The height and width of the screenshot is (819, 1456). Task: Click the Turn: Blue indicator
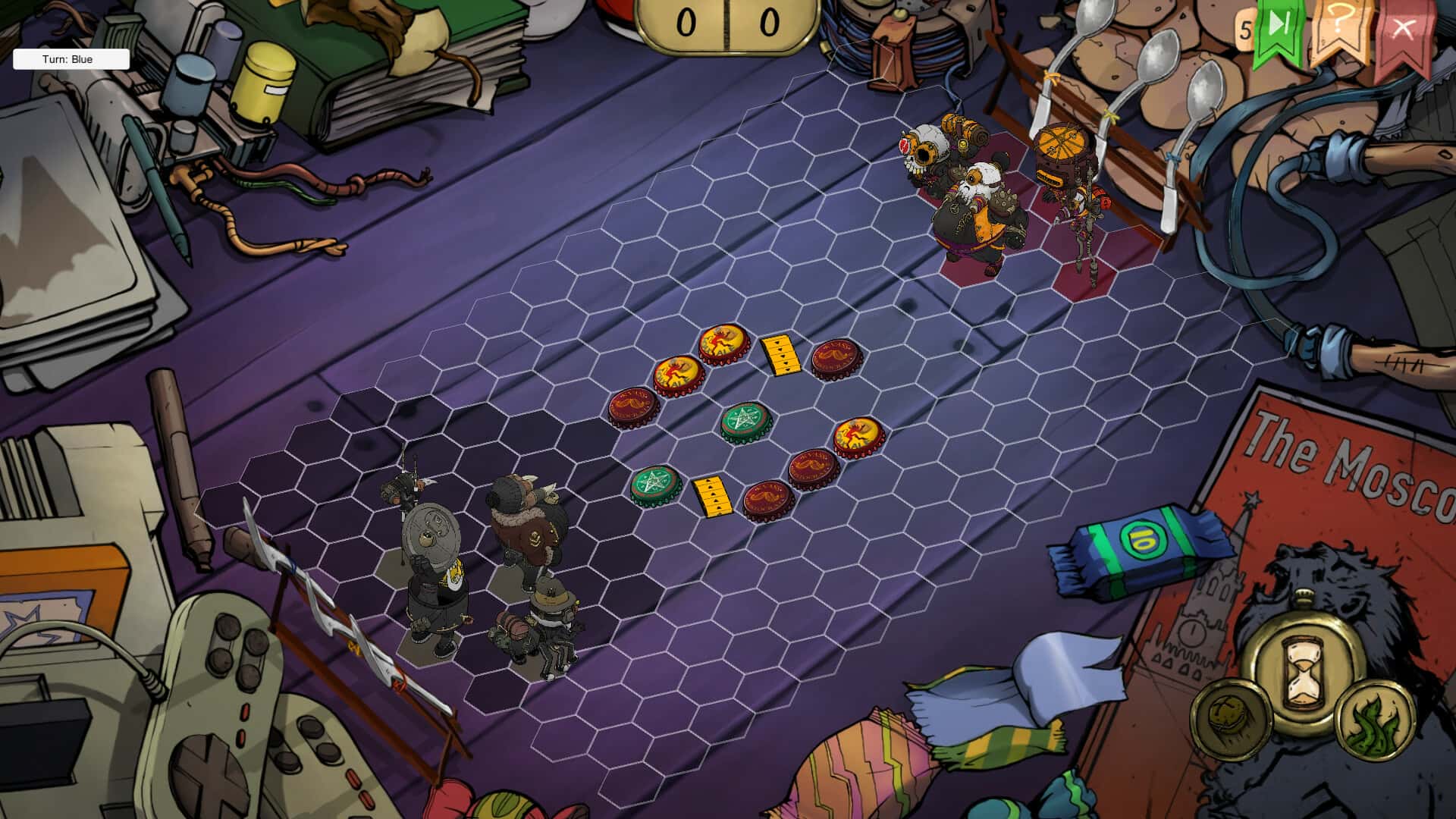pyautogui.click(x=70, y=58)
